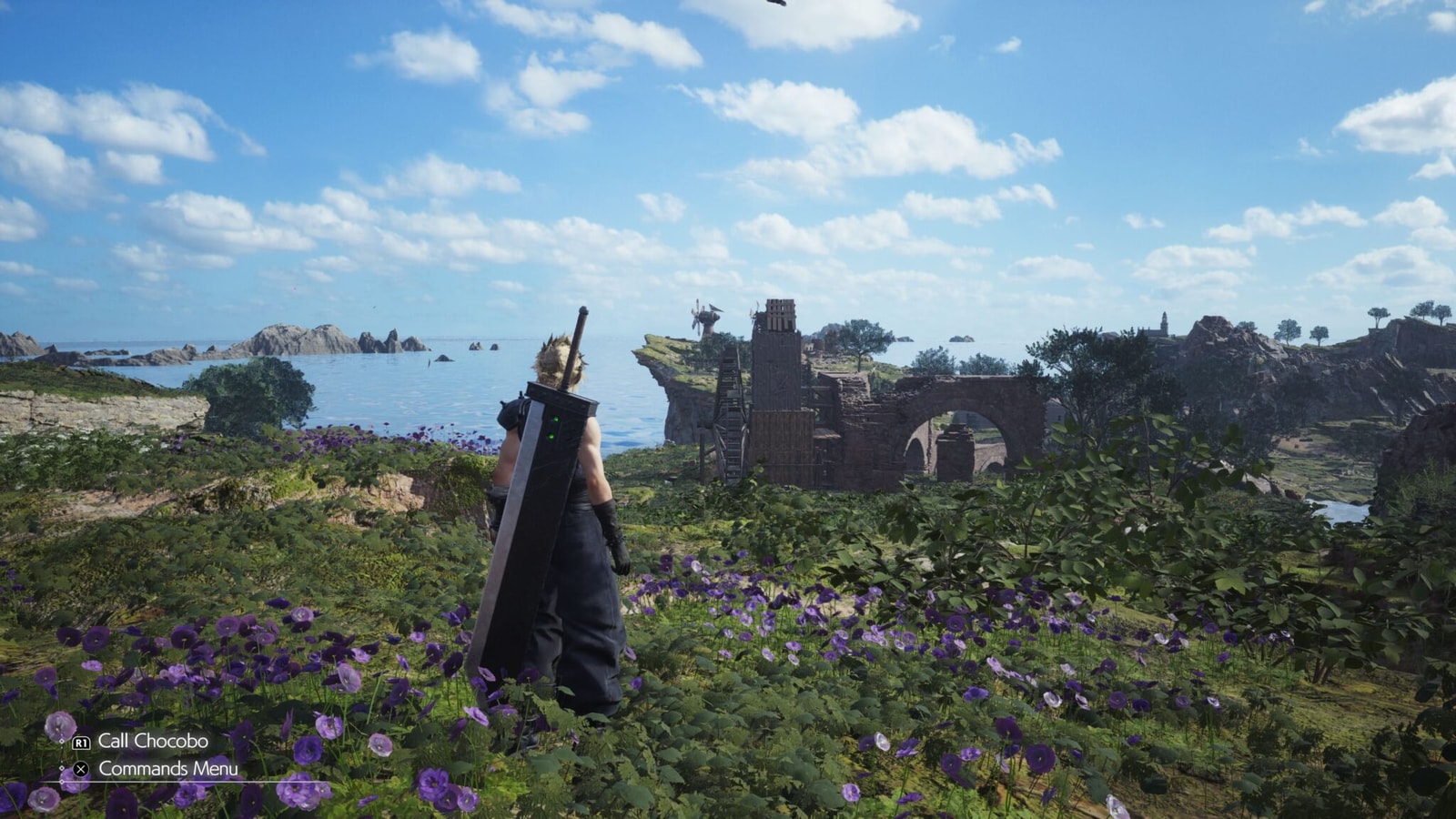Image resolution: width=1456 pixels, height=819 pixels.
Task: Click the R1 button icon beside Call Chocobo
Action: (x=82, y=741)
